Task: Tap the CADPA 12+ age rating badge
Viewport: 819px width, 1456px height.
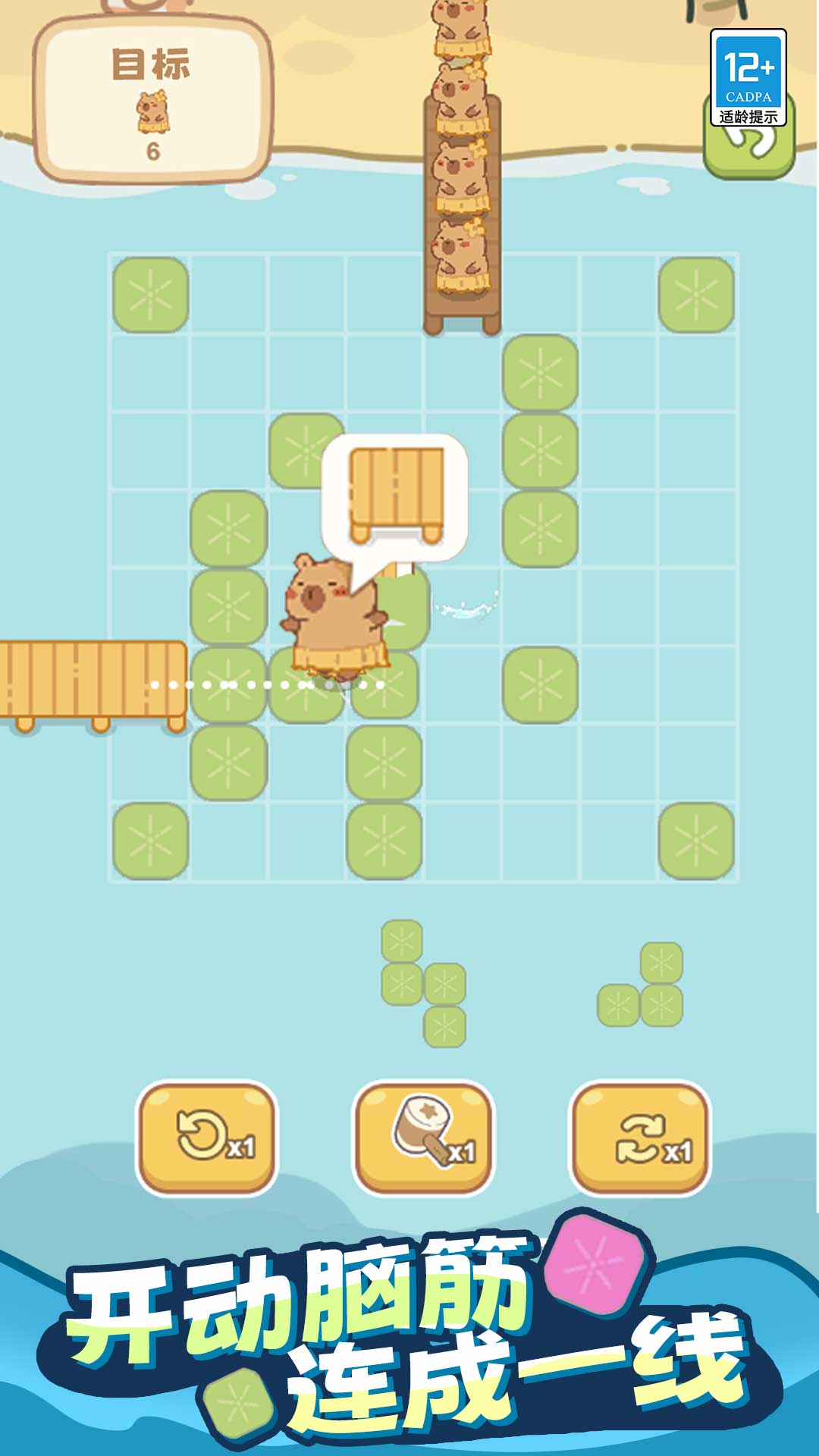Action: tap(748, 77)
